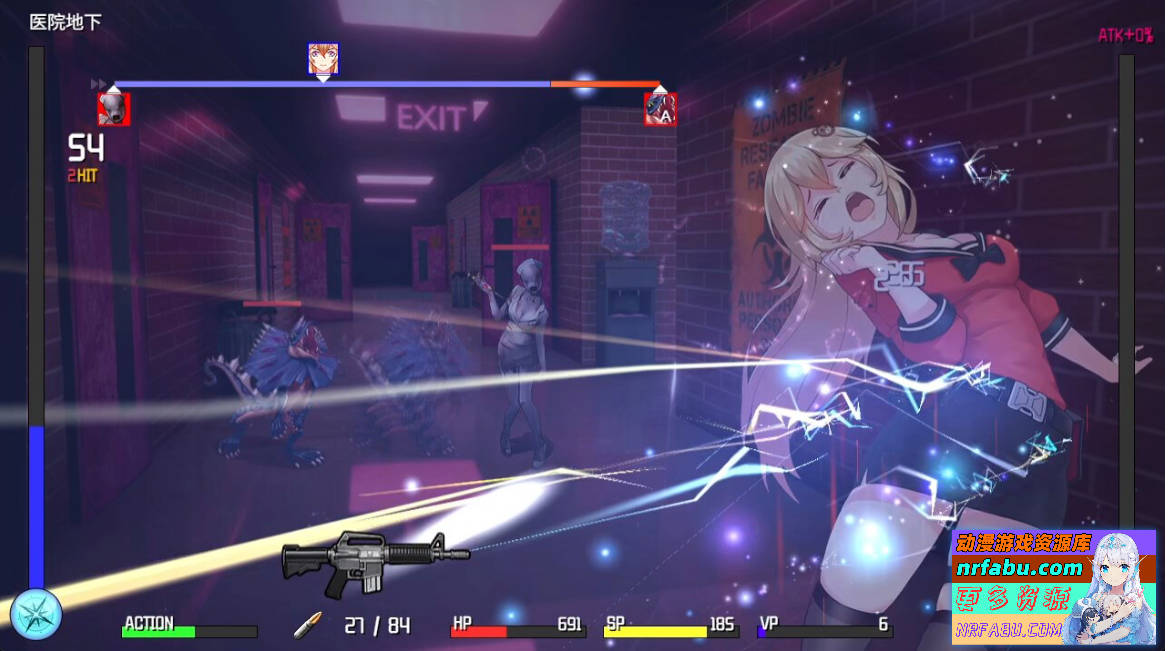Open the nrfabu.com watermark banner
The width and height of the screenshot is (1168, 651).
coord(1053,587)
